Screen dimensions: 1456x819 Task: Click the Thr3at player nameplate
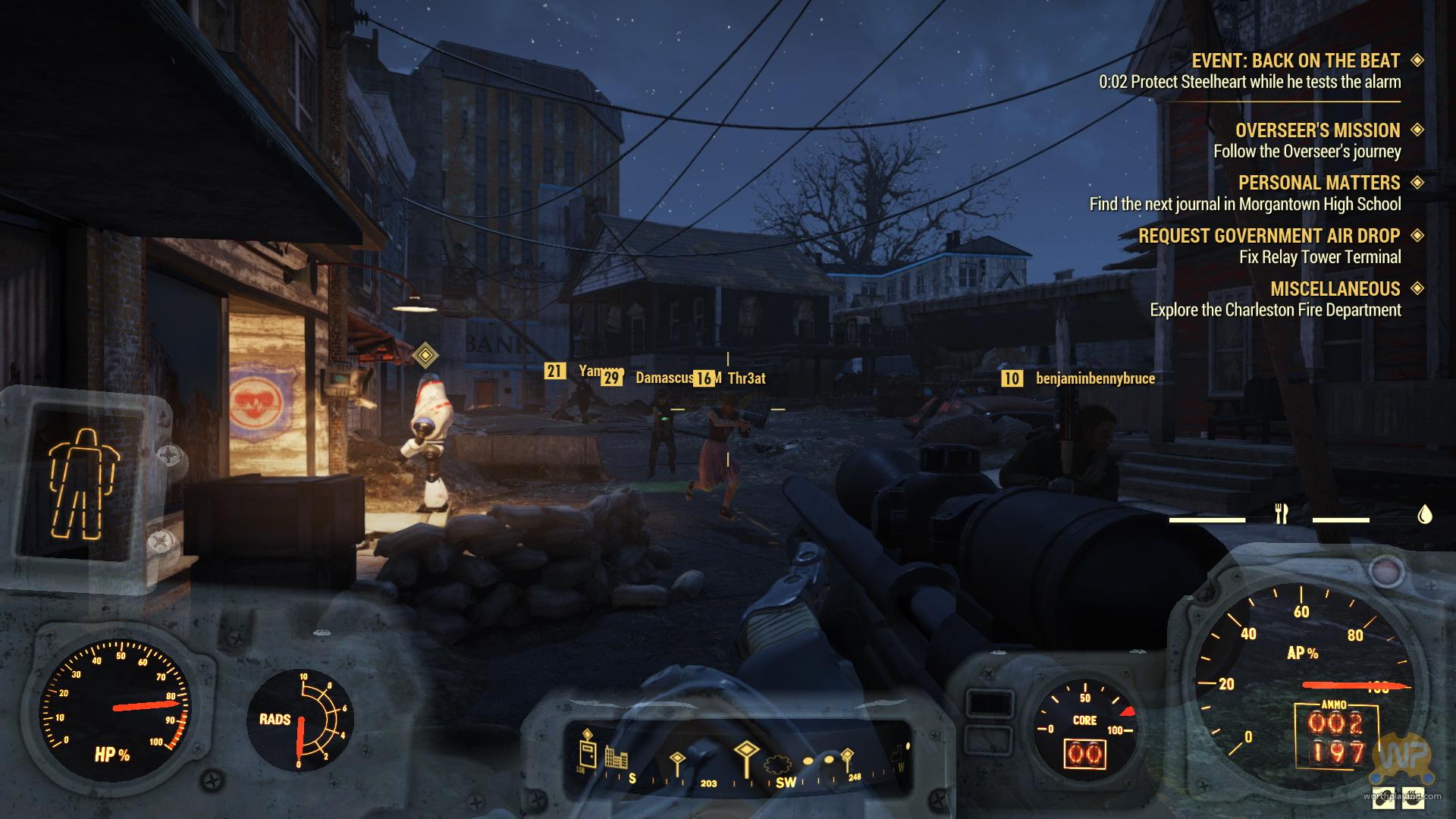(x=746, y=378)
